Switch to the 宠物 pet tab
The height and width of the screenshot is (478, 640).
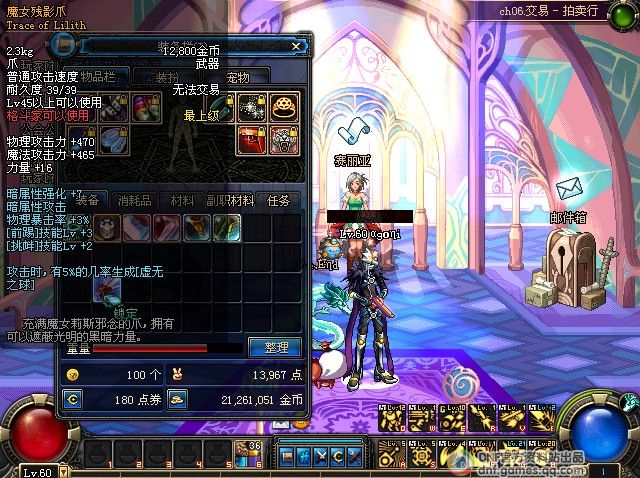(238, 77)
